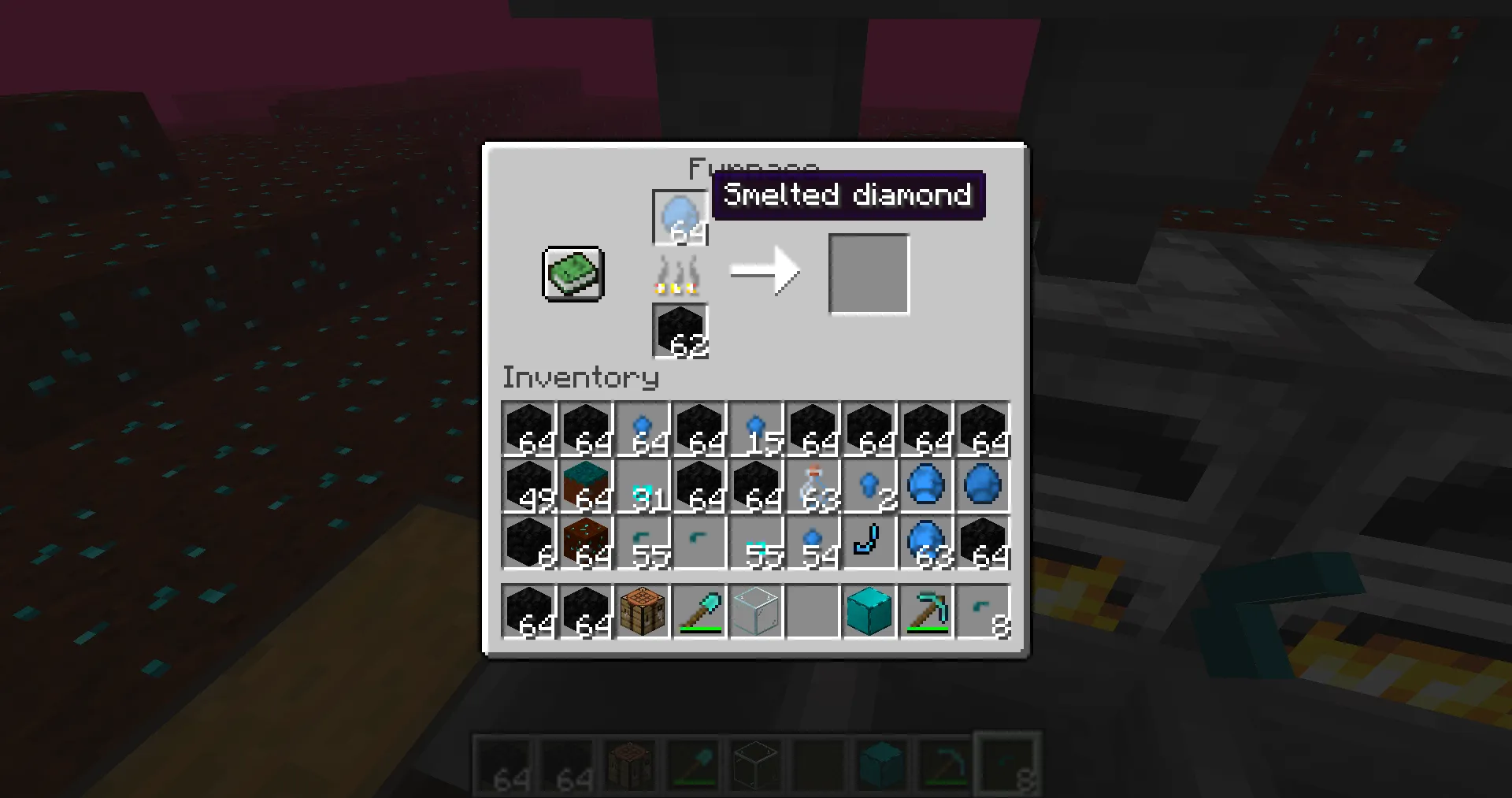The image size is (1512, 798).
Task: Pick up the 49 coal stack in the inventory
Action: (x=528, y=484)
